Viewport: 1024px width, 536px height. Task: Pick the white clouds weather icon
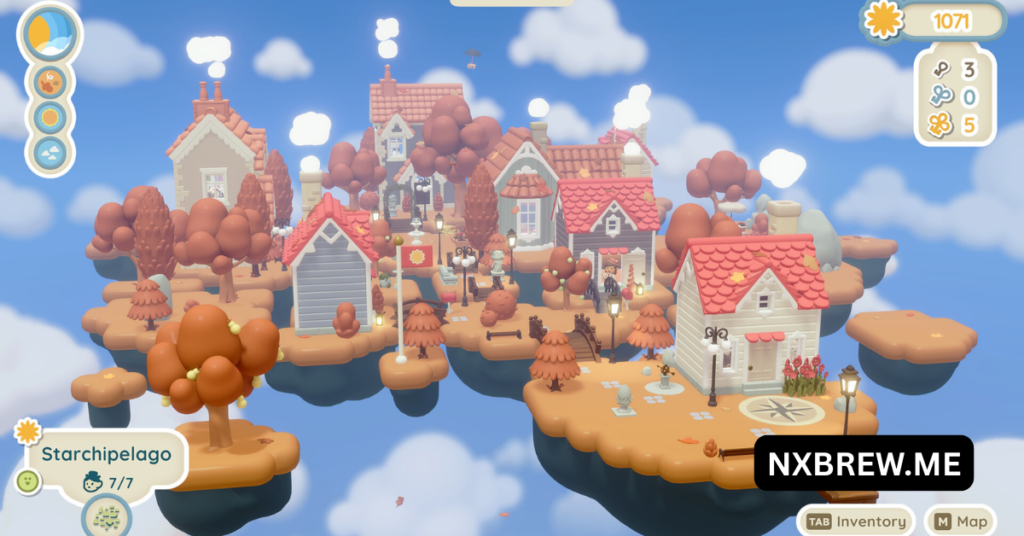[x=50, y=153]
